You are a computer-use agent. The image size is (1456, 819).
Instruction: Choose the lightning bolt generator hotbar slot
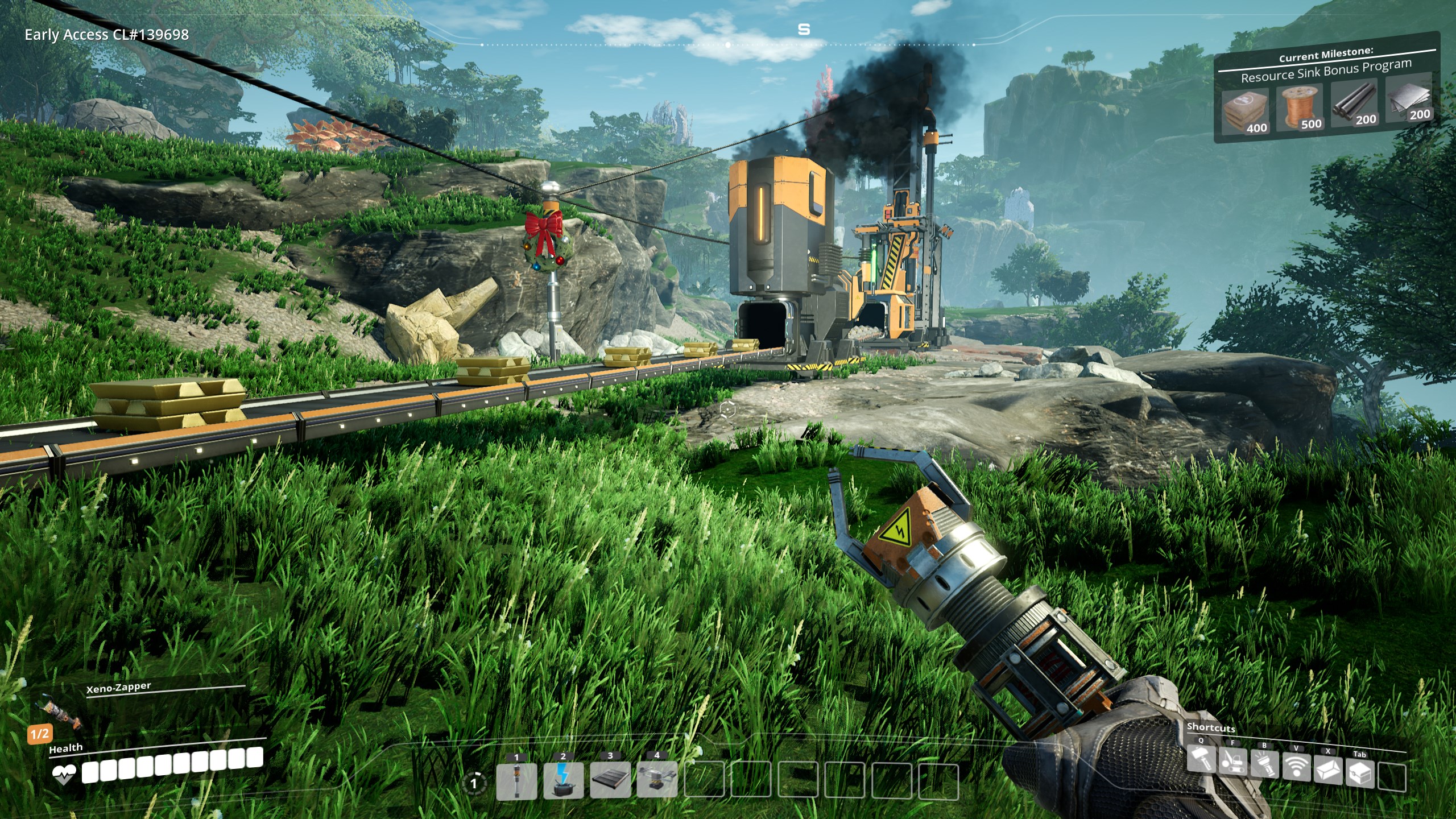[x=563, y=780]
